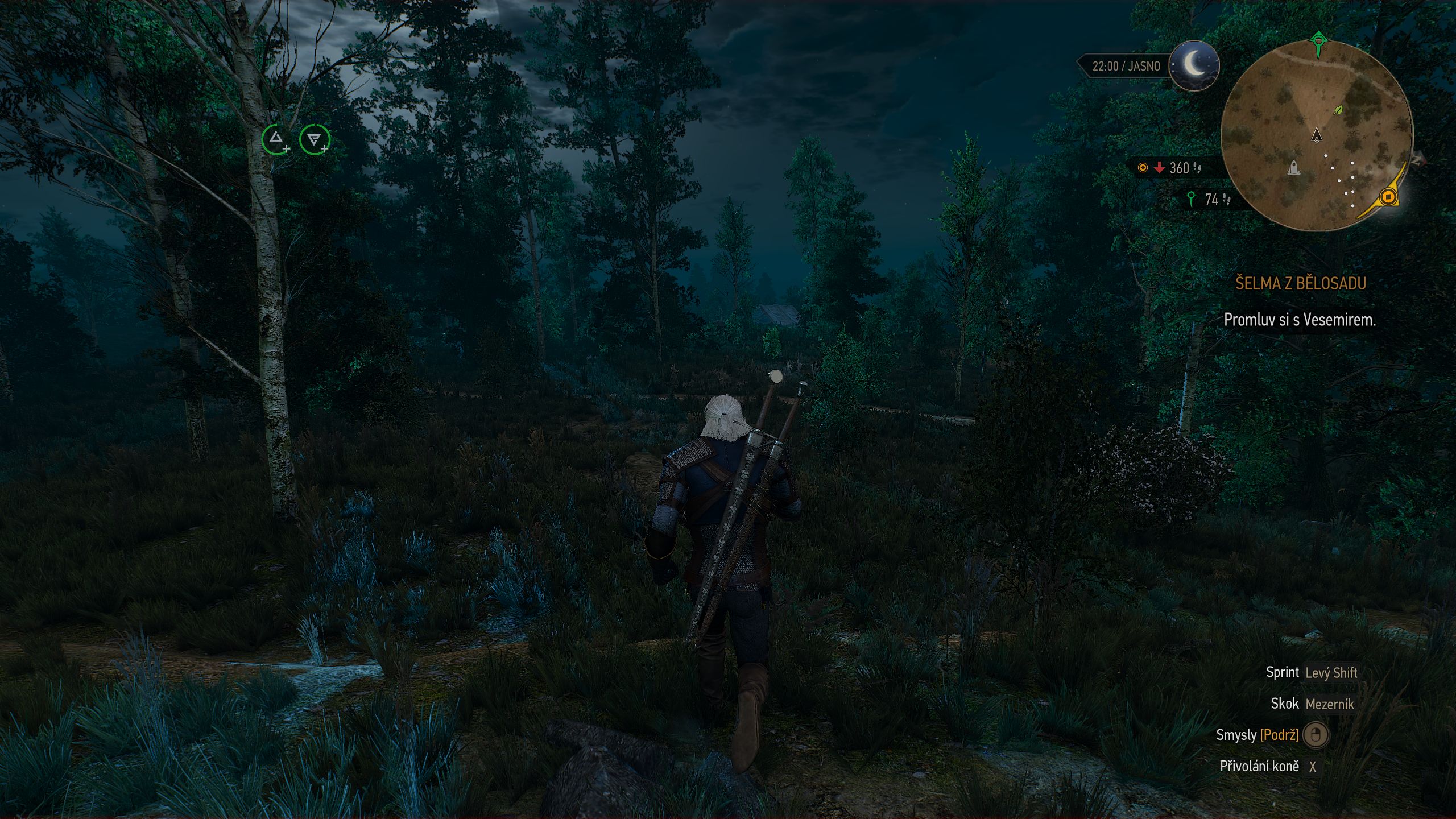The image size is (1456, 819).
Task: Click the objective text Promluv si s Vesemirem
Action: pos(1300,320)
